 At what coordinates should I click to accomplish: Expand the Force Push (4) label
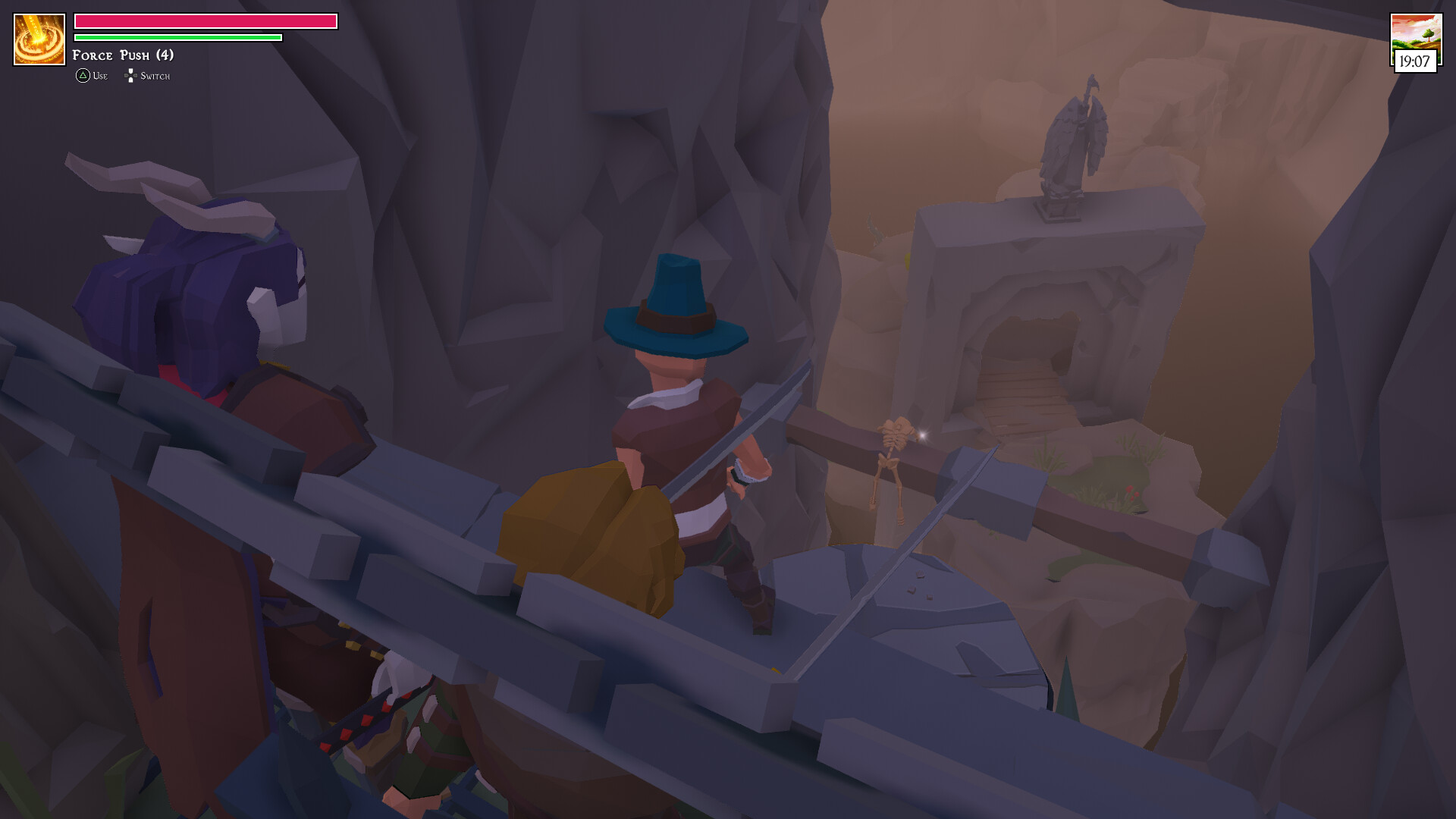point(121,55)
